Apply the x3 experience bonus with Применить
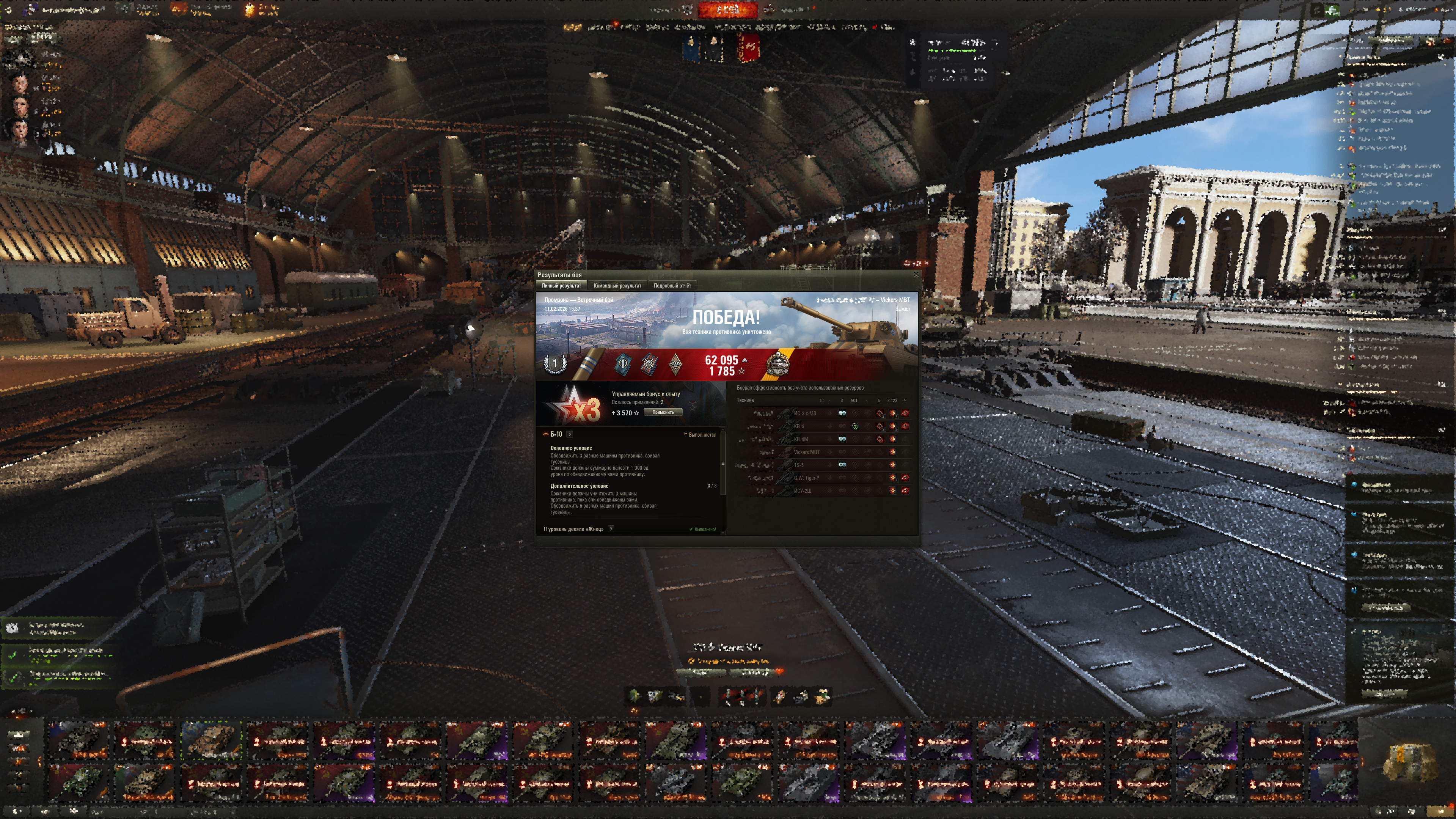The height and width of the screenshot is (819, 1456). [x=663, y=413]
